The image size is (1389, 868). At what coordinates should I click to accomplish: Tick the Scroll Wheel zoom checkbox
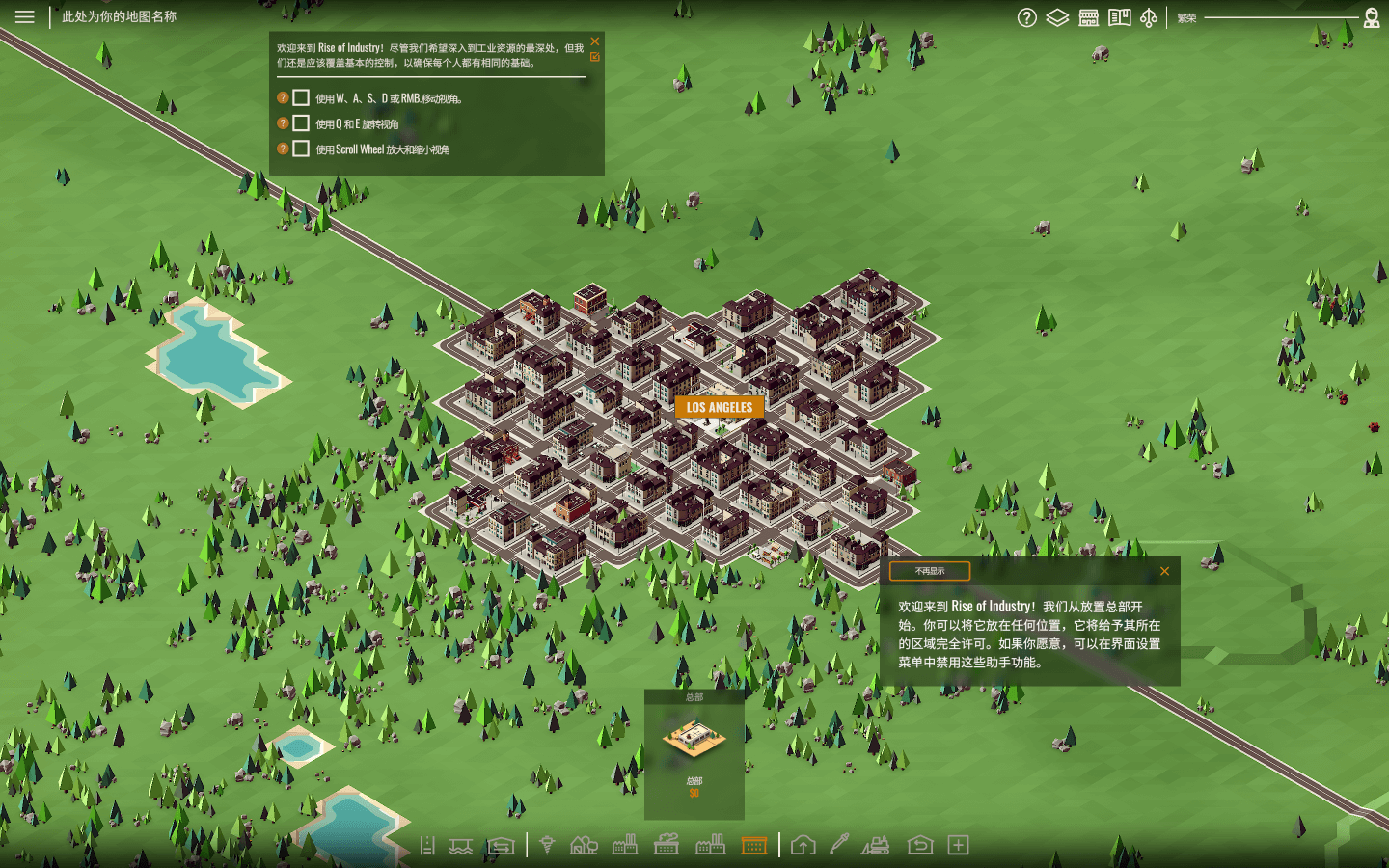tap(301, 149)
